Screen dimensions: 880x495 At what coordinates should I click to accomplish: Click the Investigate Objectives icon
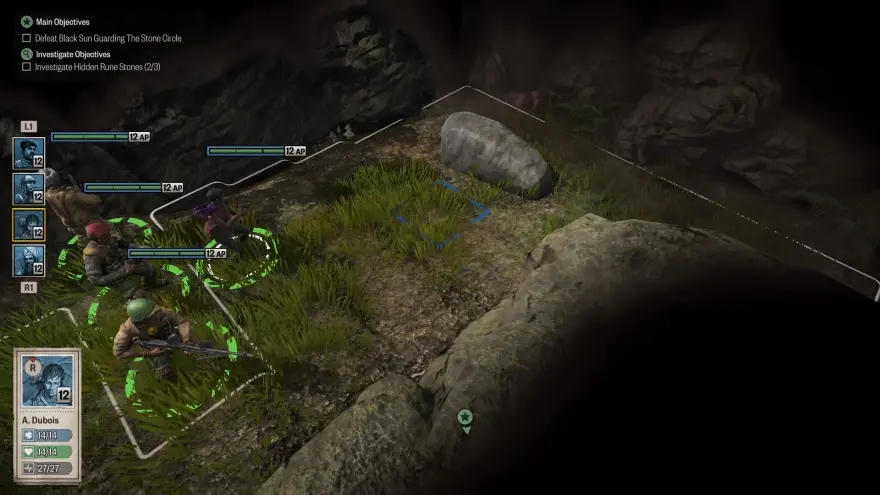[x=27, y=54]
